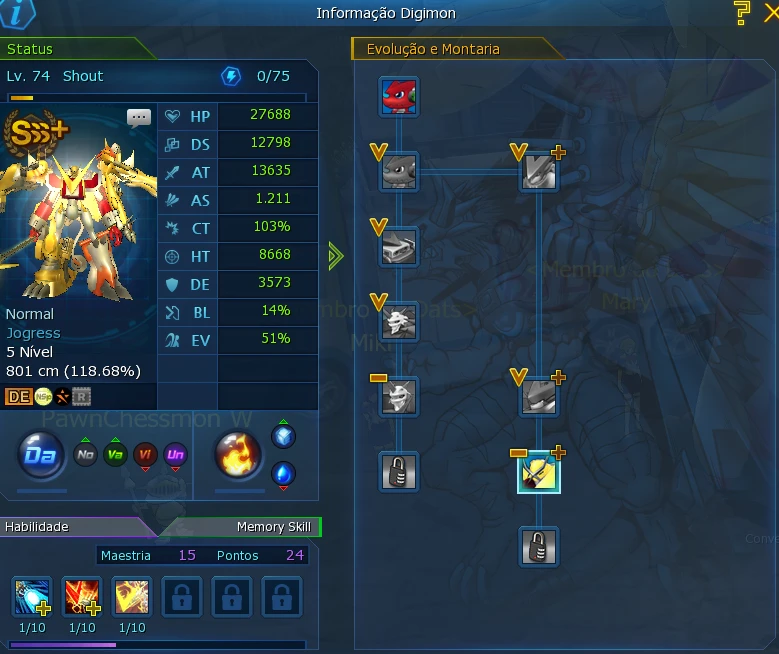Click the blue Da attribute orb
The height and width of the screenshot is (654, 779).
pyautogui.click(x=42, y=457)
